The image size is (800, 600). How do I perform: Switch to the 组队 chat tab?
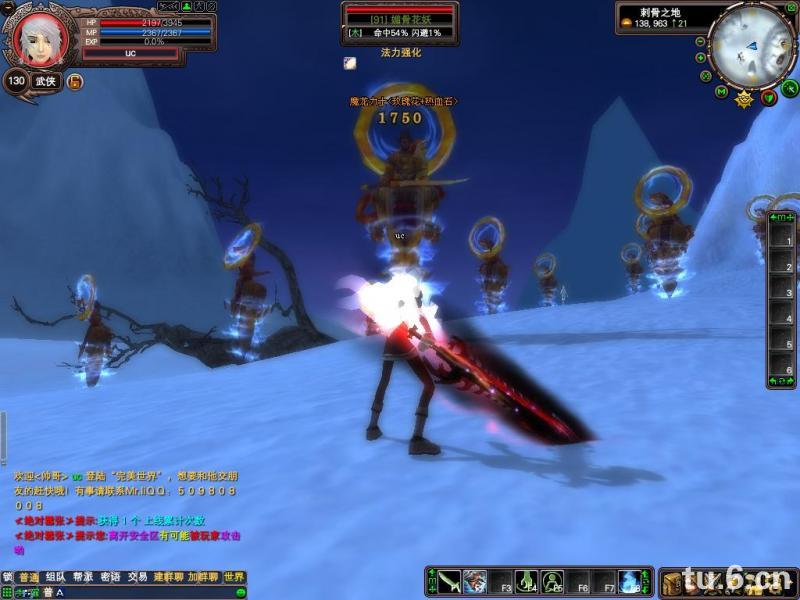[x=55, y=577]
